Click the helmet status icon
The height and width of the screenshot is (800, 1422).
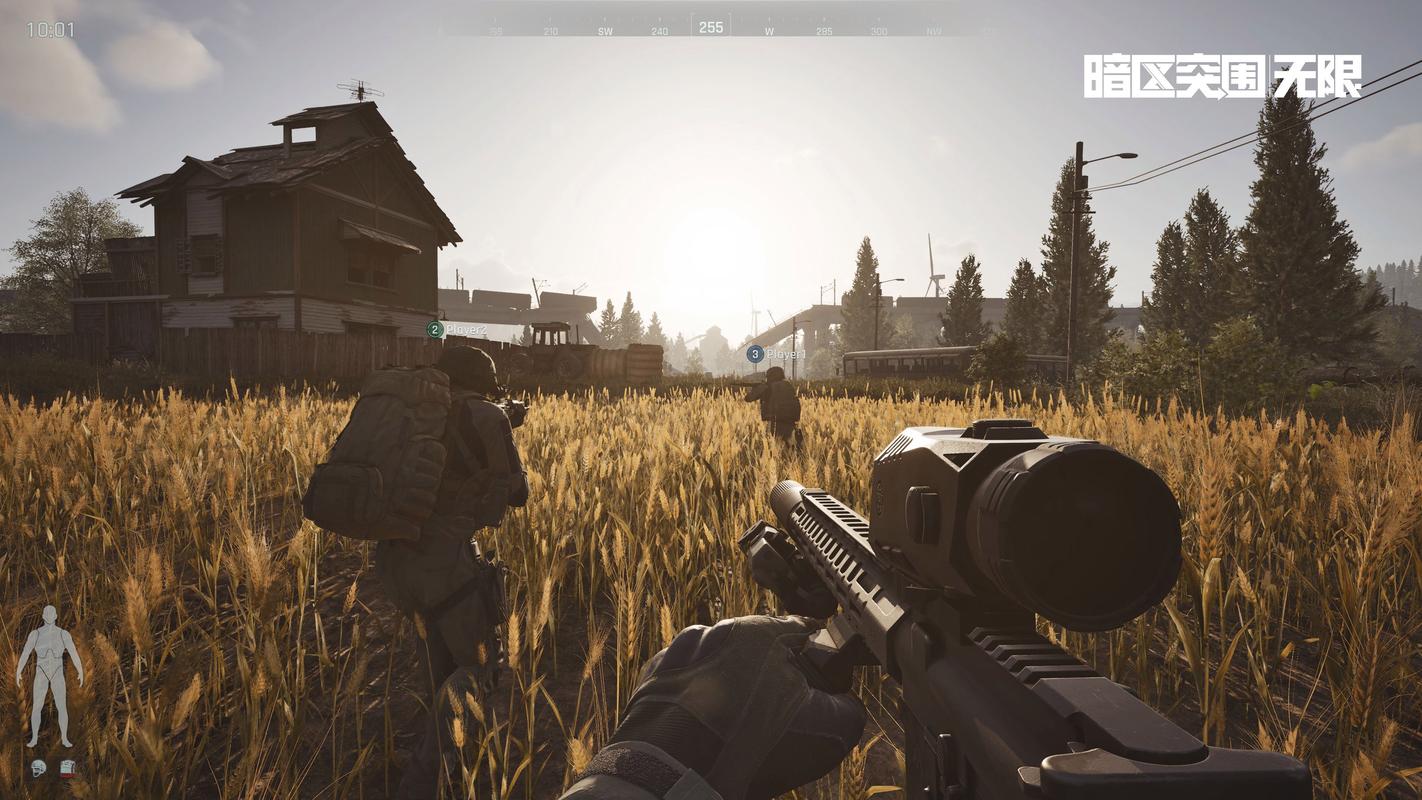[x=38, y=768]
